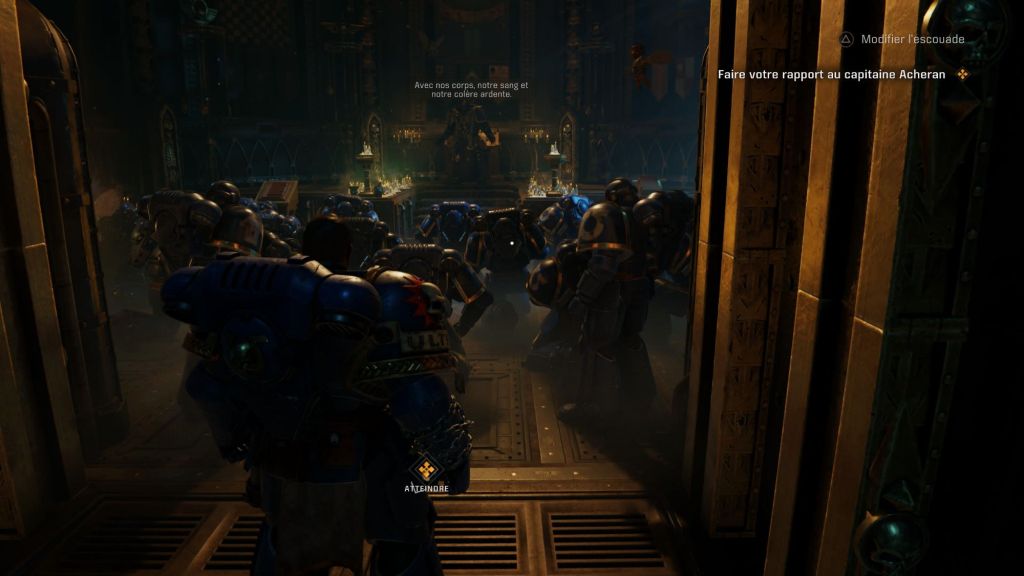
Task: Select the "Faire votre rapport au capitaine Acheran" objective
Action: (832, 74)
